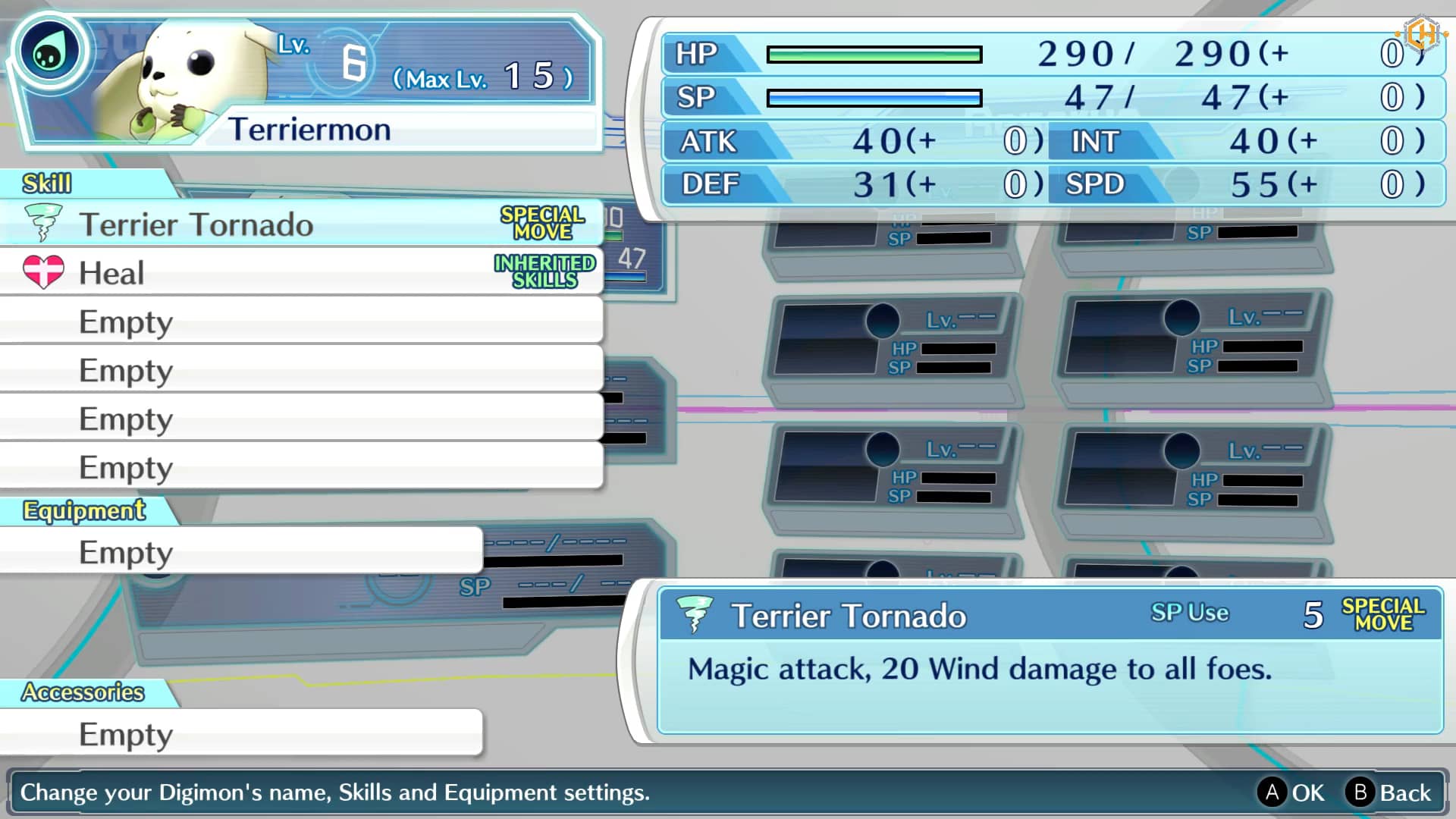1456x819 pixels.
Task: Click the Terriermon name field
Action: pos(409,130)
